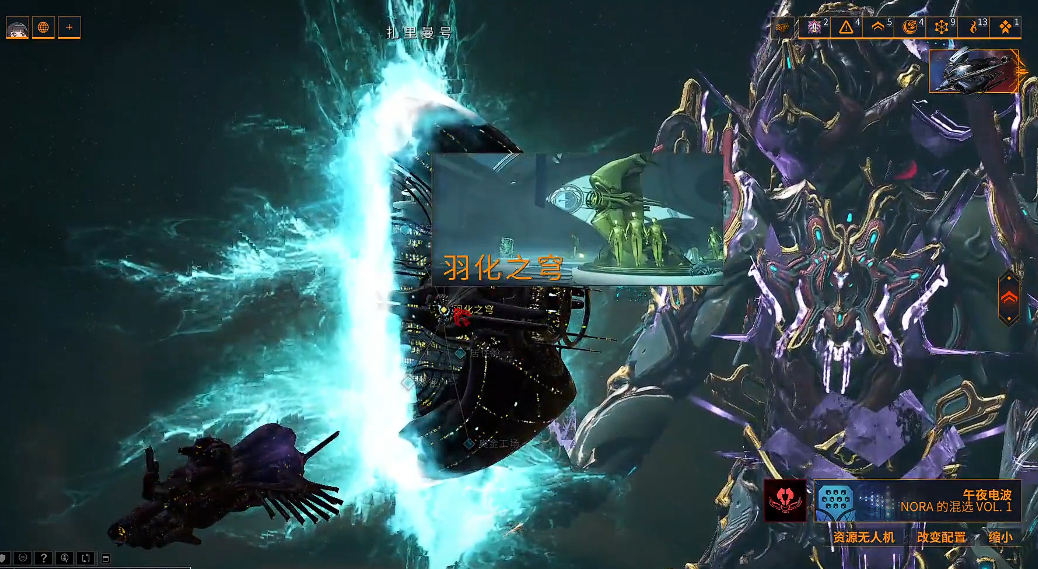Open the Railjack ship thumbnail panel
1038x569 pixels.
(x=973, y=71)
